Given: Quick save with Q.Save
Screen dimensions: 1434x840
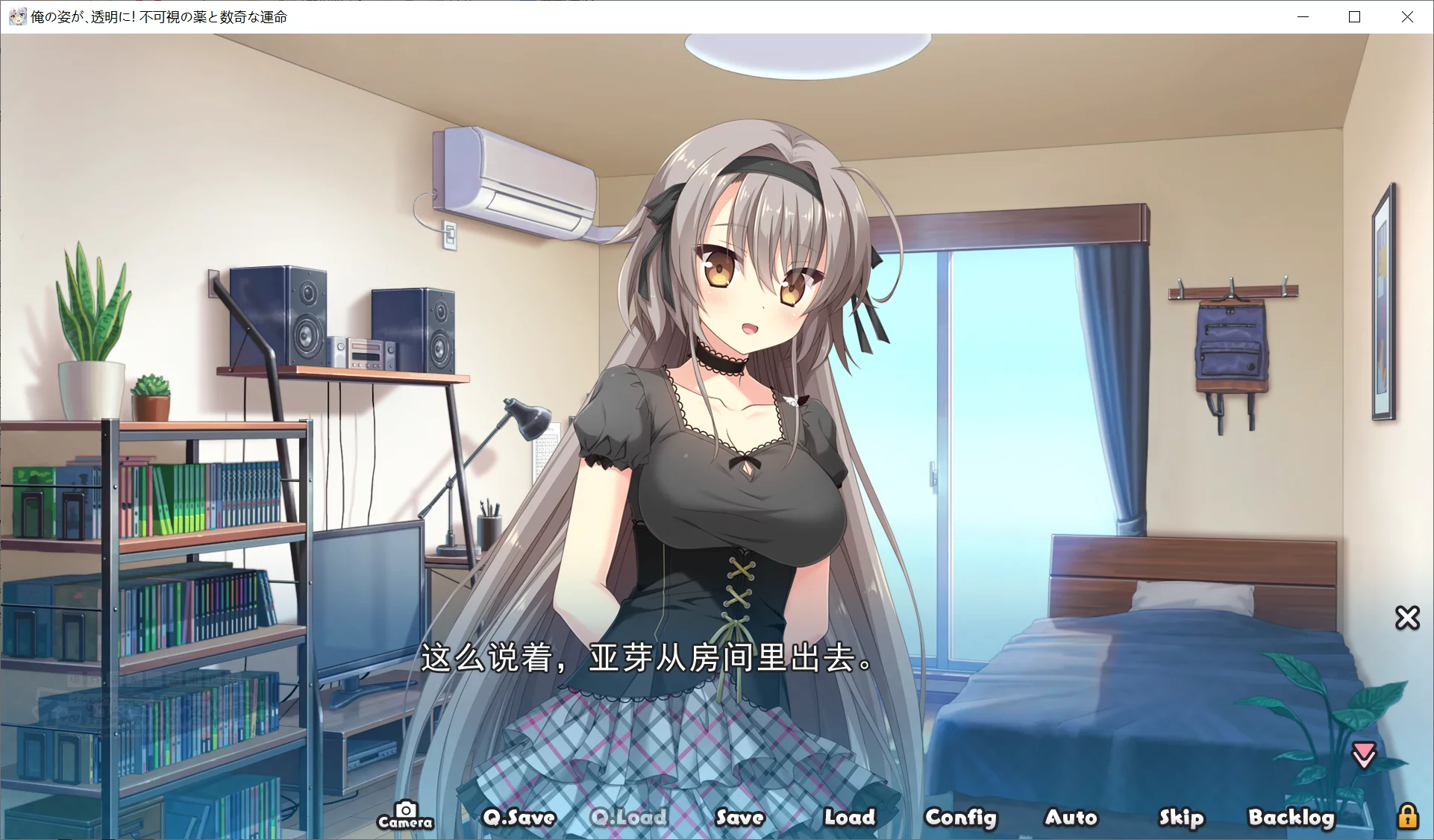Looking at the screenshot, I should coord(519,818).
